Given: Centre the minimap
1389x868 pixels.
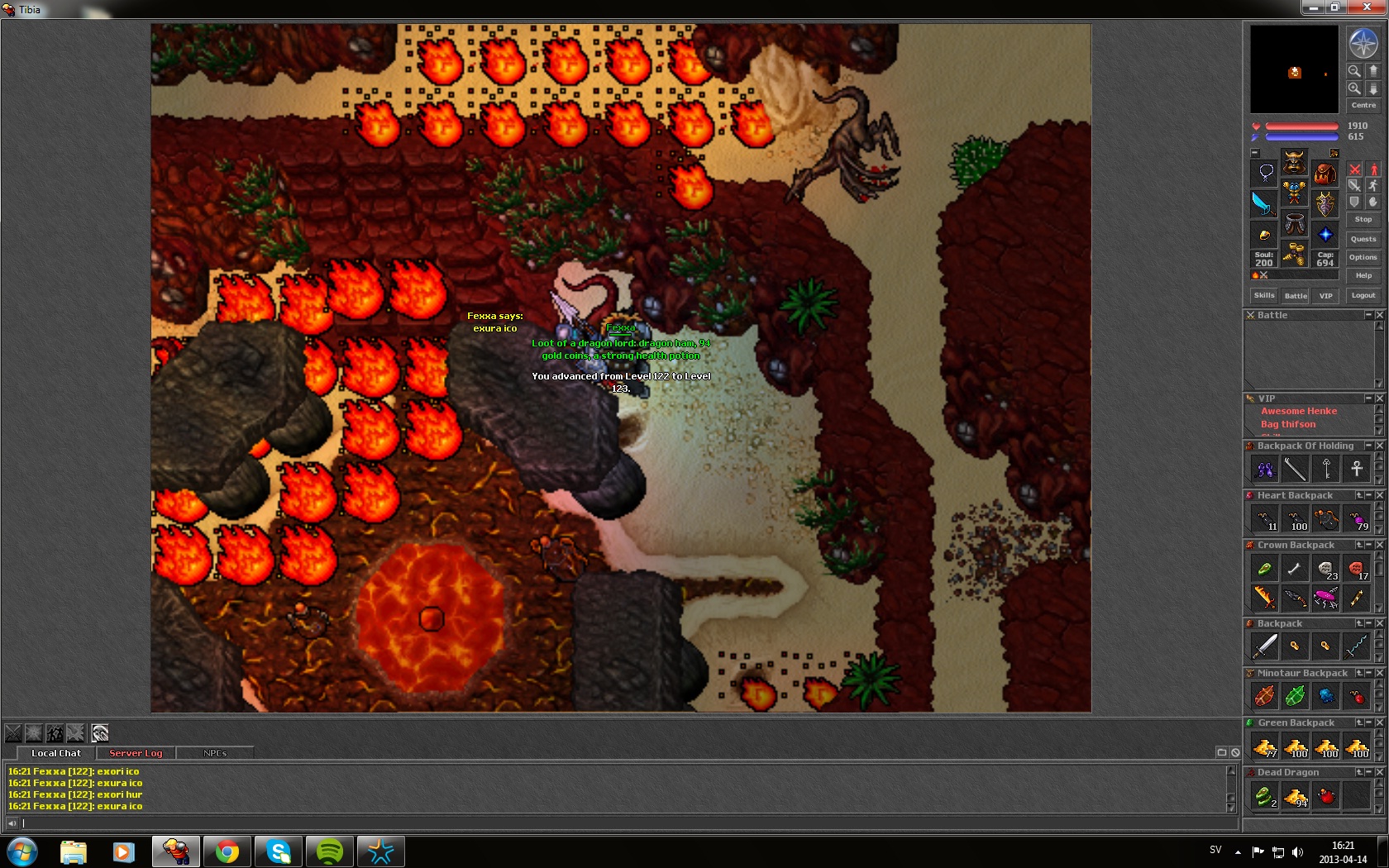Looking at the screenshot, I should coord(1363,105).
